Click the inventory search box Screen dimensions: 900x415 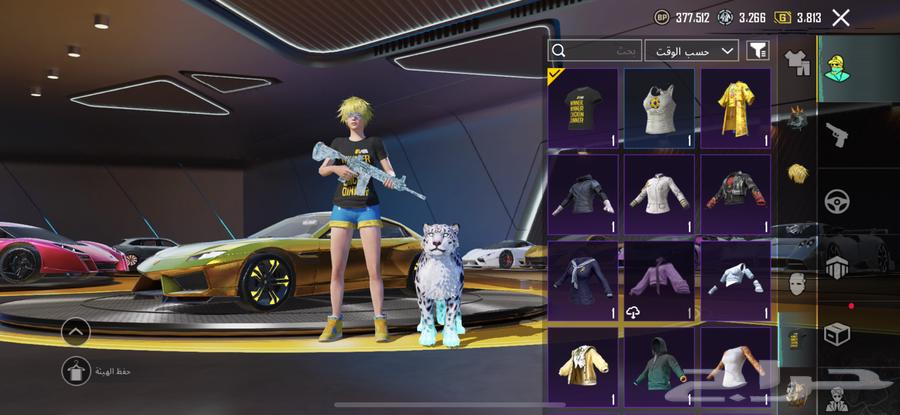click(x=596, y=50)
